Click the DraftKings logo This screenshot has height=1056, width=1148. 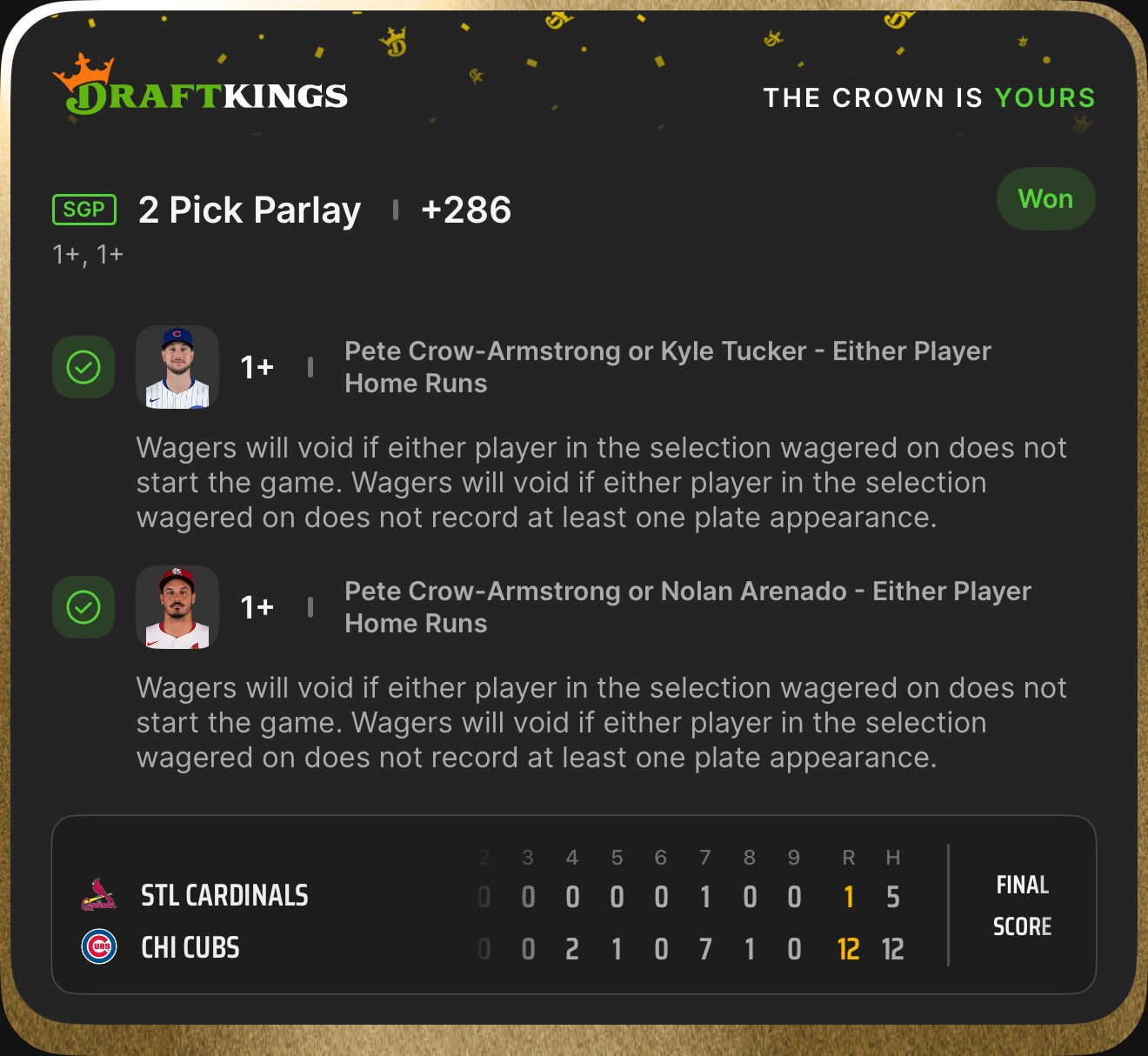(200, 87)
